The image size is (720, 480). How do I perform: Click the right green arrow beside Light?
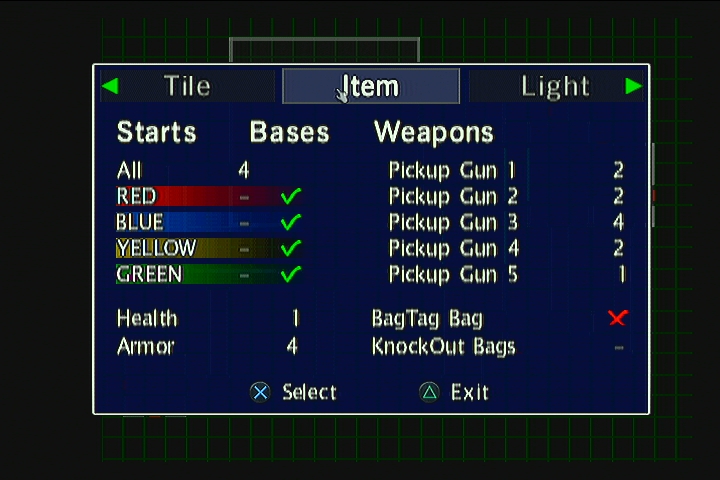(633, 86)
